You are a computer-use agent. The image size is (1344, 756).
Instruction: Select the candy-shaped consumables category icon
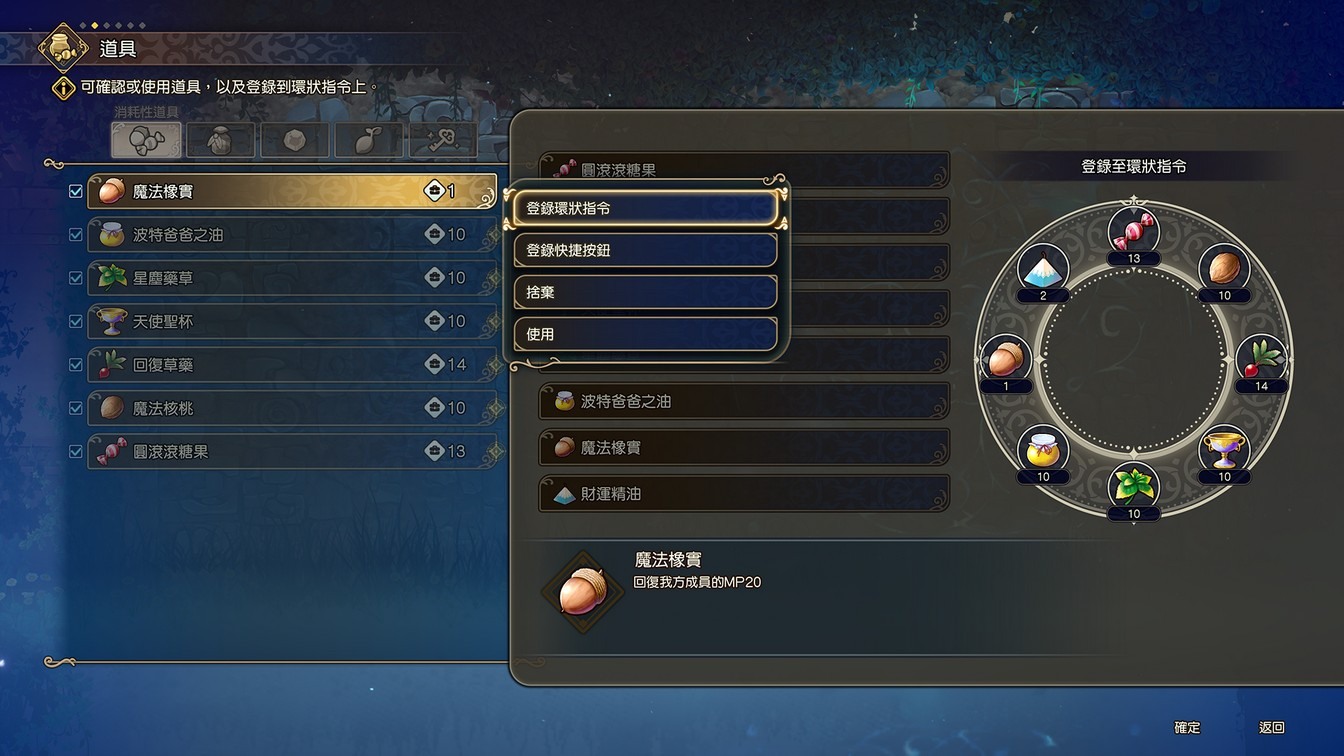click(146, 140)
